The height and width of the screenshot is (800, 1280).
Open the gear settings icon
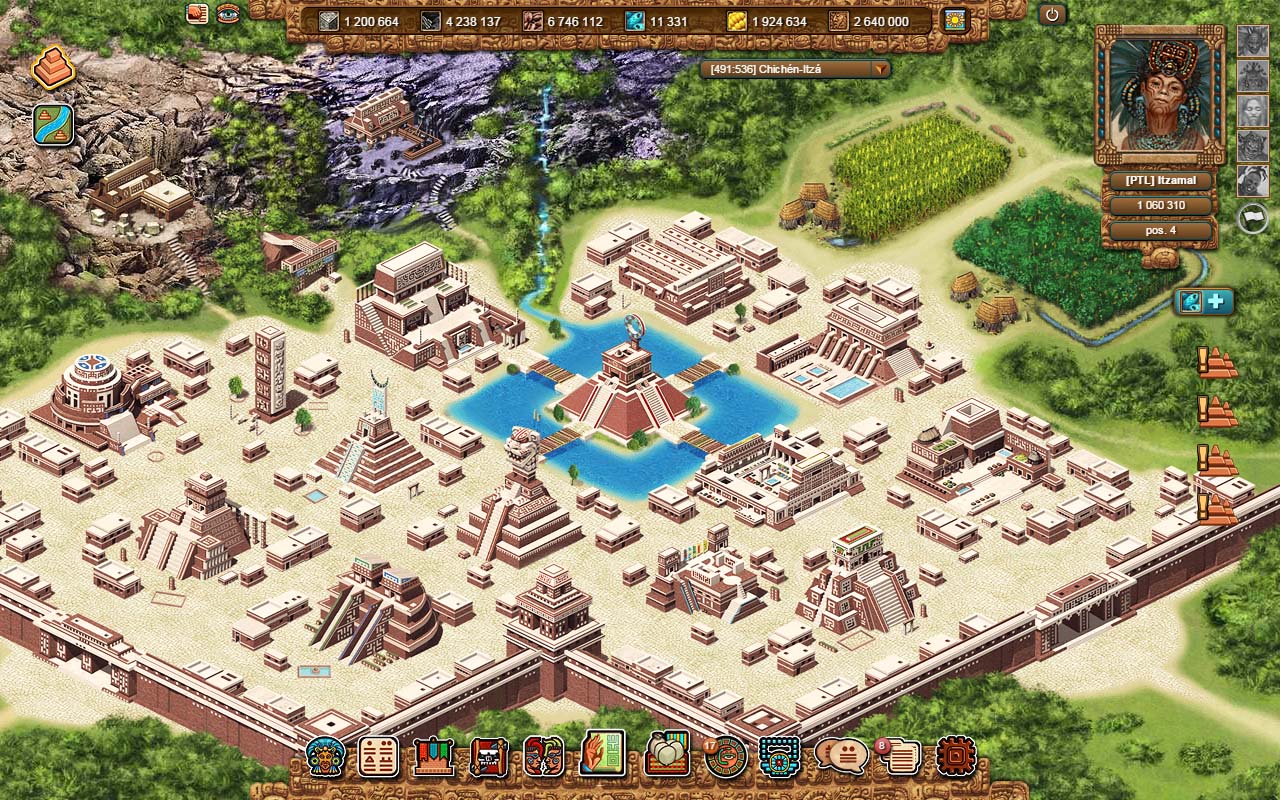[955, 757]
